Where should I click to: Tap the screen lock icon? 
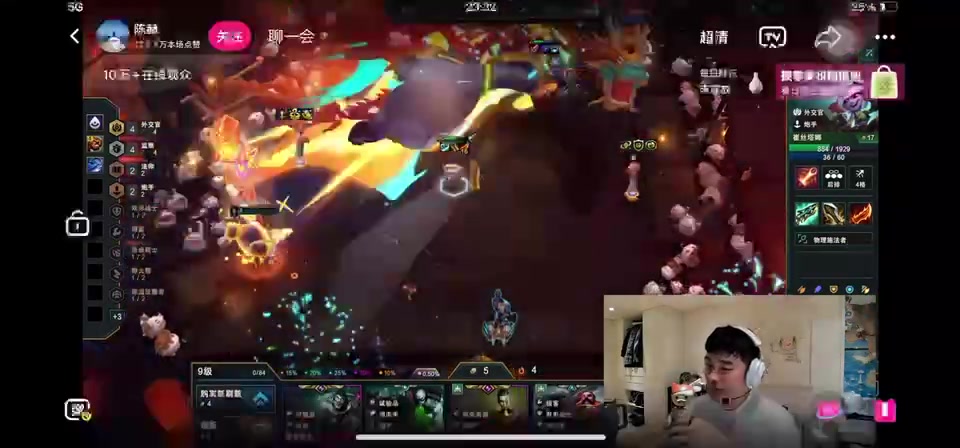[78, 224]
